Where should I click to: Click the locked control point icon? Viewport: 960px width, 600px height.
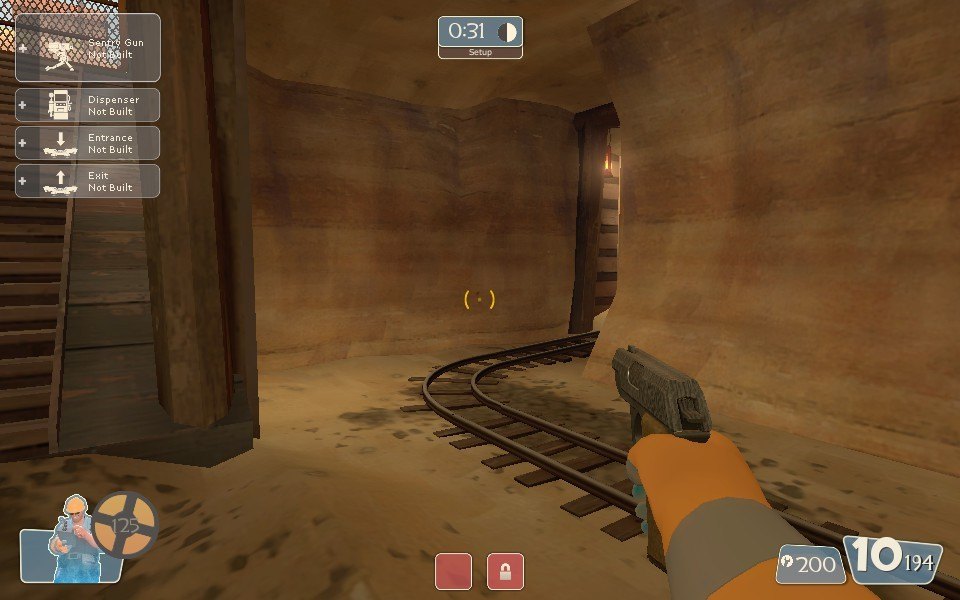505,571
